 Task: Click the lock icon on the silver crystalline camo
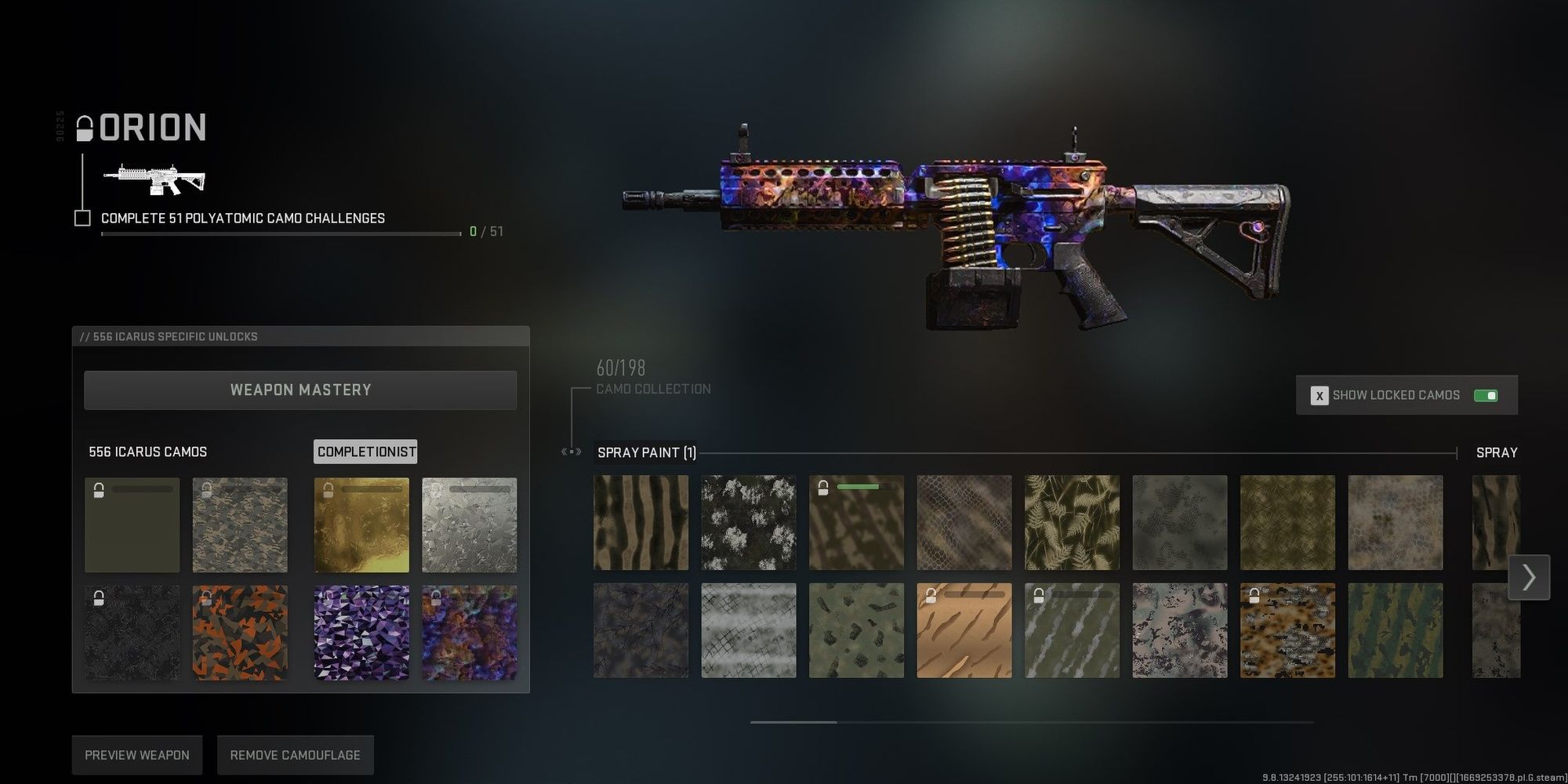click(x=437, y=489)
